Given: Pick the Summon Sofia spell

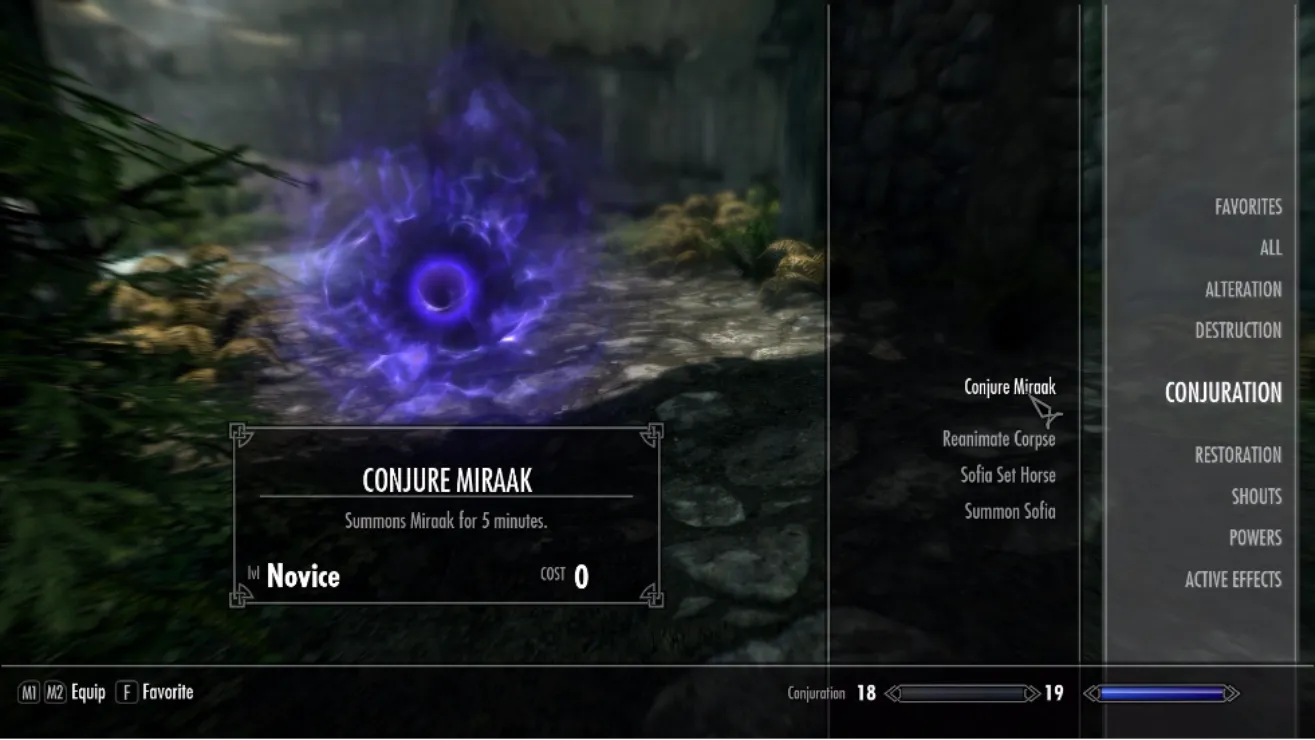Looking at the screenshot, I should point(1009,511).
